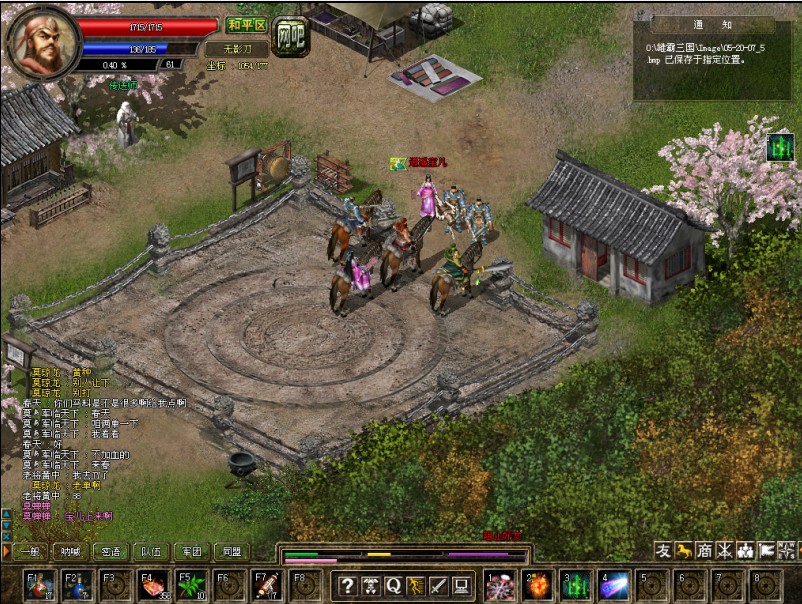This screenshot has width=802, height=604.
Task: Open the friends list with the 友 icon
Action: click(663, 551)
